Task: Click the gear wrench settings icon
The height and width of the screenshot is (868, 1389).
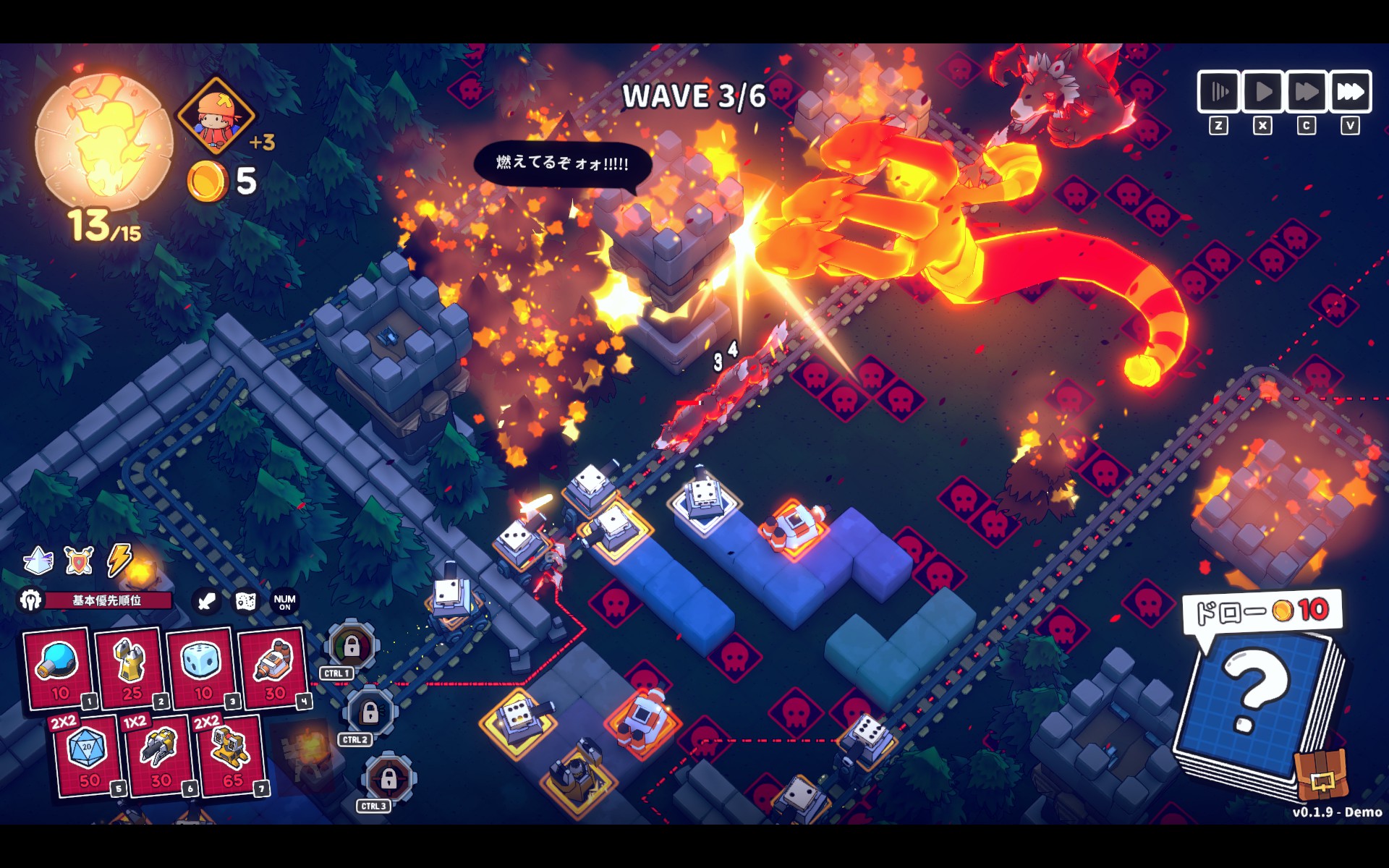Action: (x=30, y=600)
